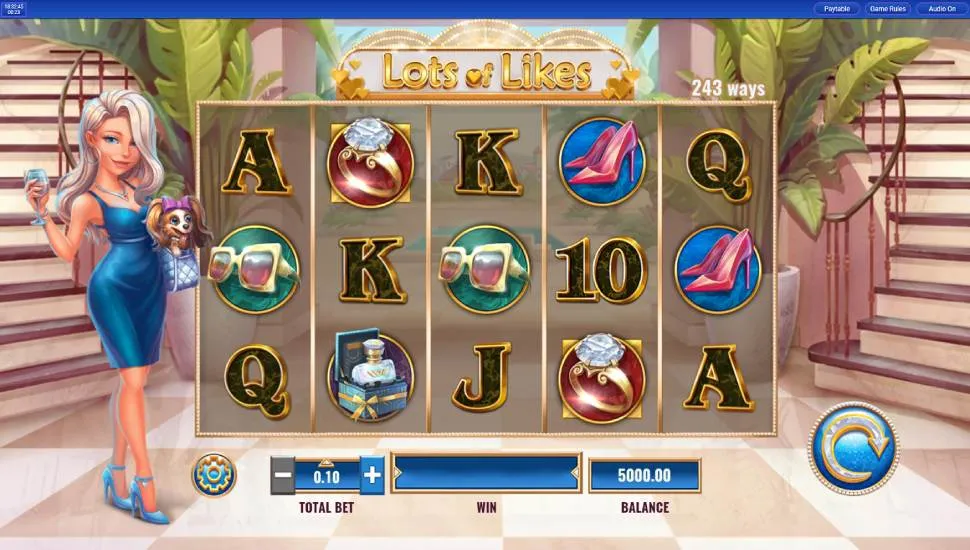970x550 pixels.
Task: Open settings with the gear icon
Action: [x=214, y=474]
